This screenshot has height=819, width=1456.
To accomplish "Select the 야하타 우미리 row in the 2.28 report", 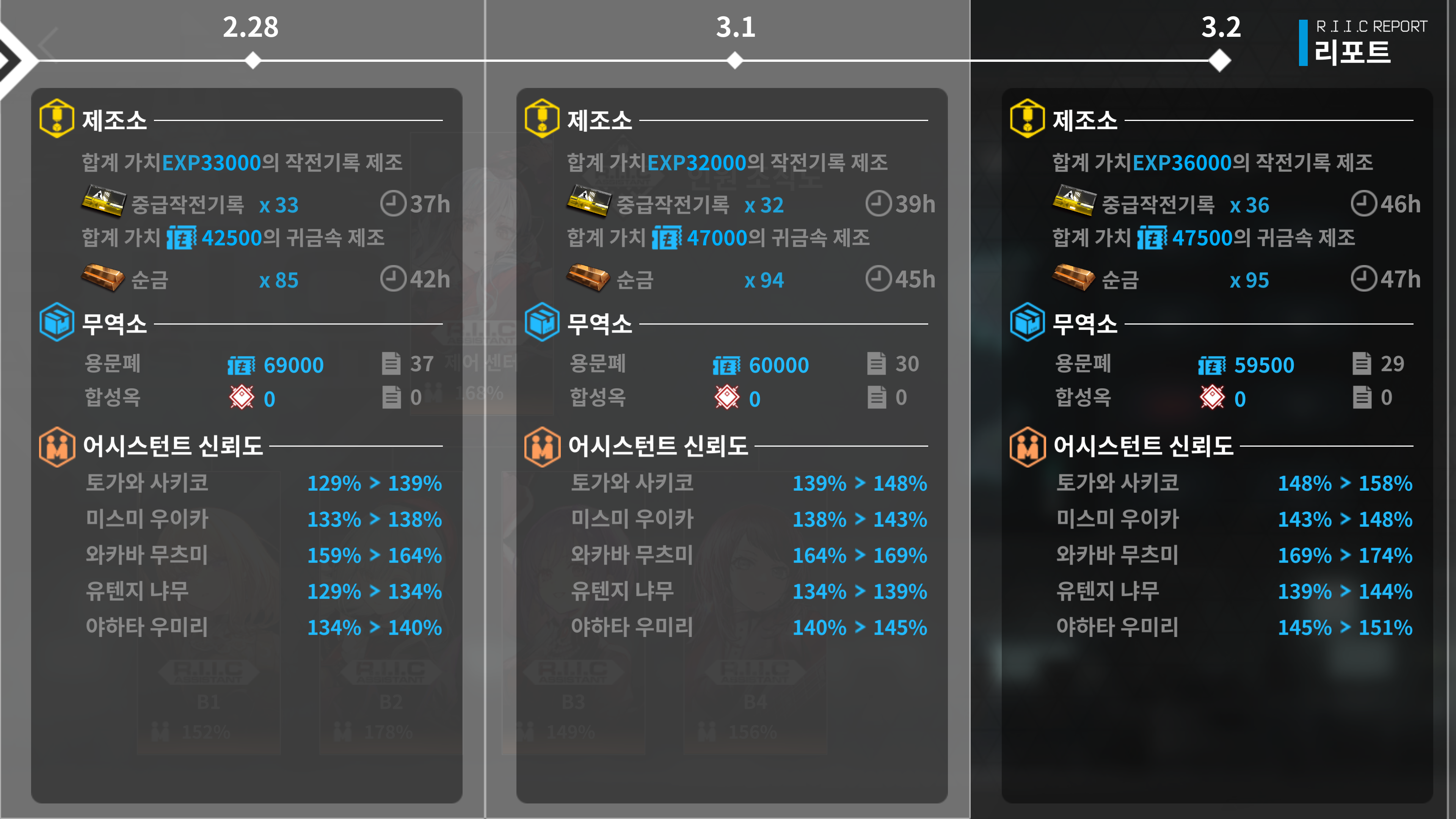I will (x=148, y=628).
